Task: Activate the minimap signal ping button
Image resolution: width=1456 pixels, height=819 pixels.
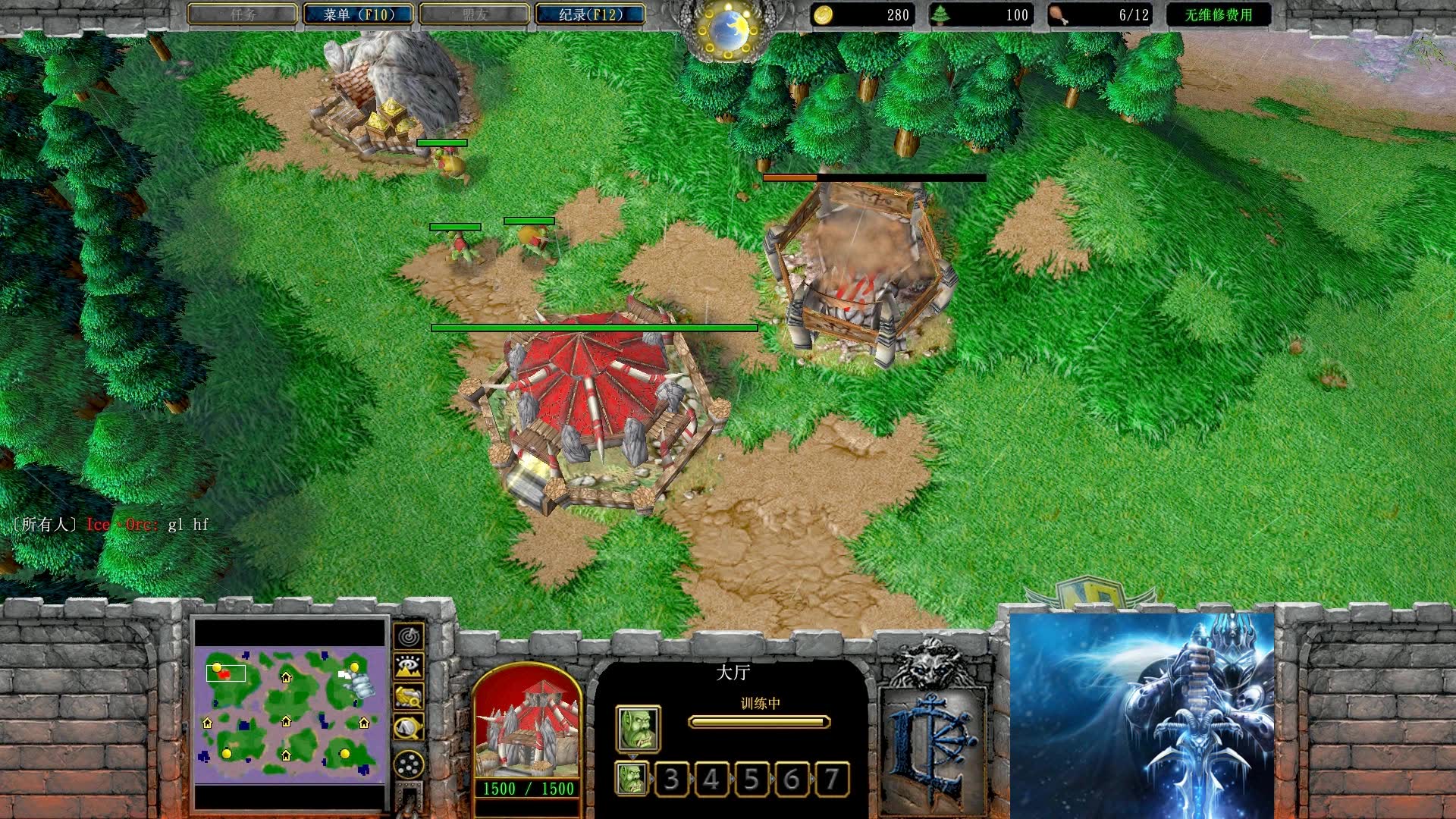Action: (409, 635)
